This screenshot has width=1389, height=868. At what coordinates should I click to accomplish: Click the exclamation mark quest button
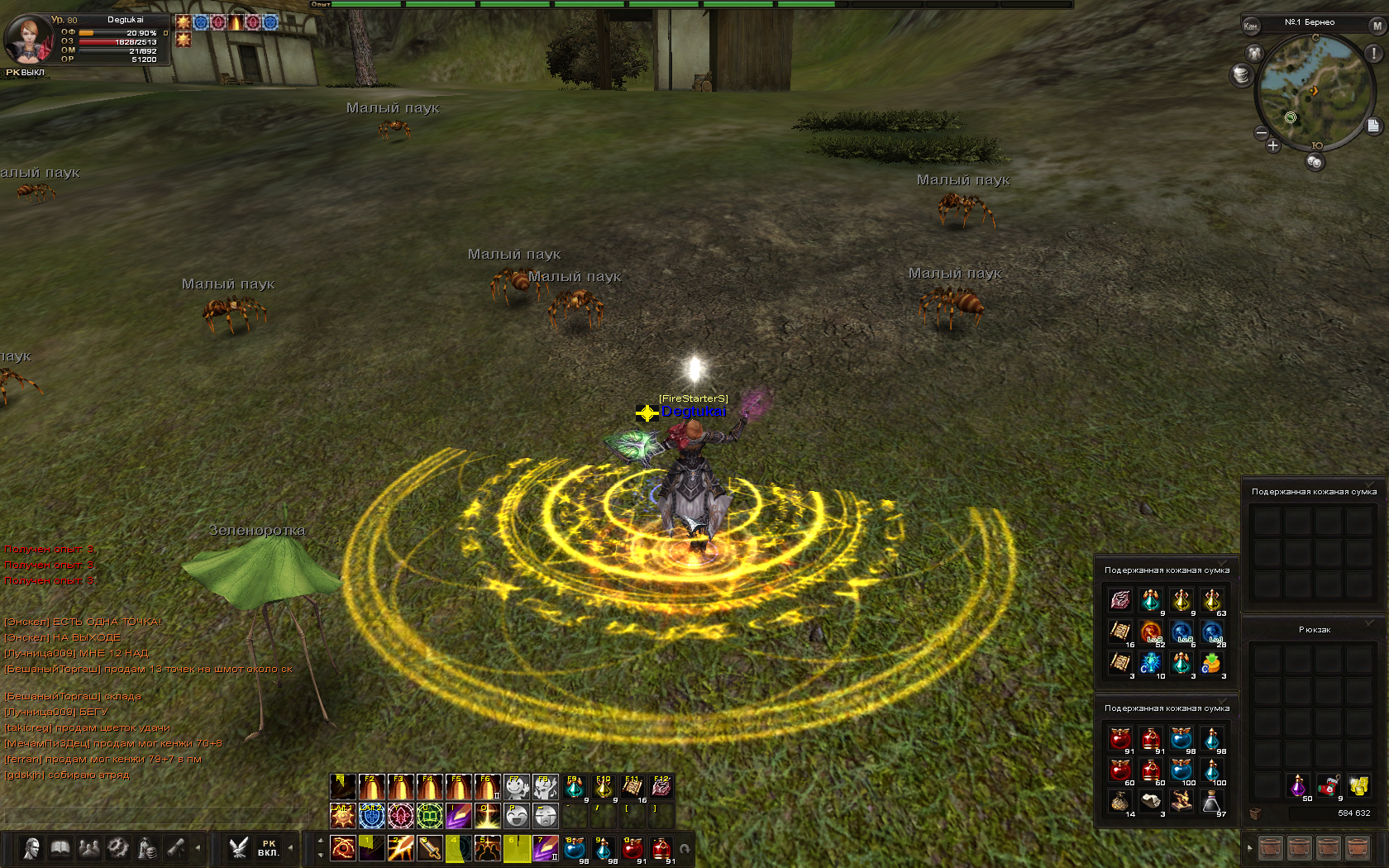pos(1374,53)
